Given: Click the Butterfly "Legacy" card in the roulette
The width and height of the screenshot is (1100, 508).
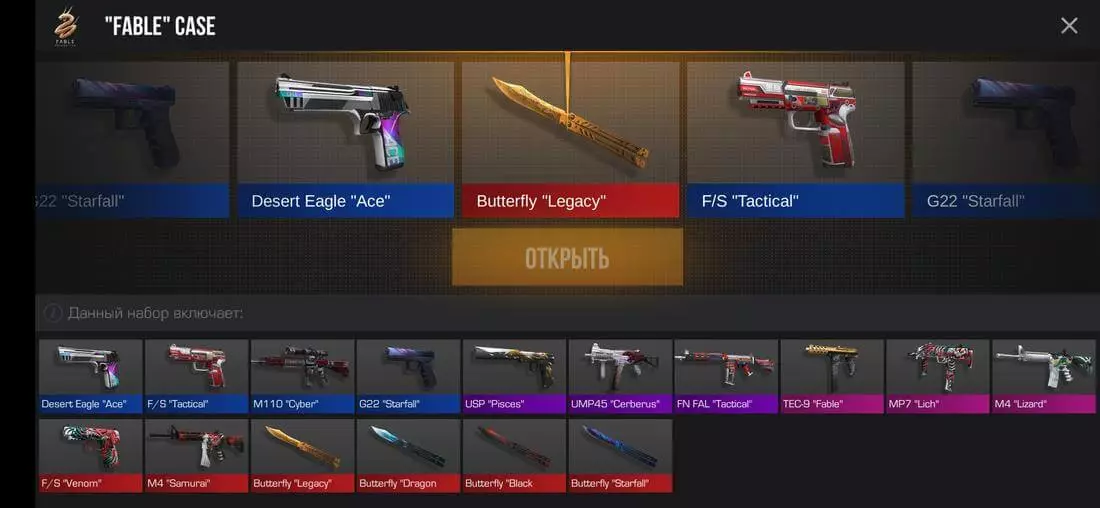Looking at the screenshot, I should (570, 139).
